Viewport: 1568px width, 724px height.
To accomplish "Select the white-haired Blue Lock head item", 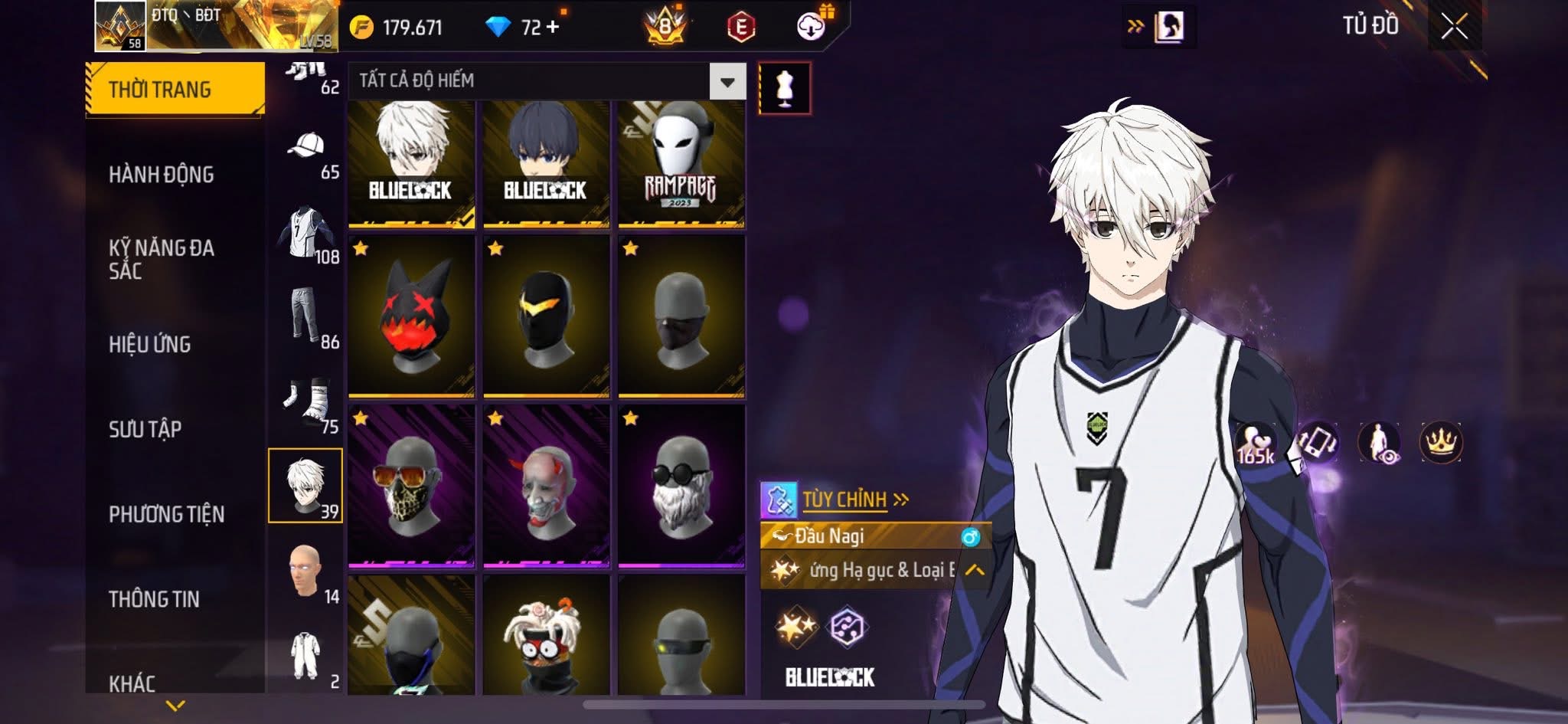I will coord(411,164).
